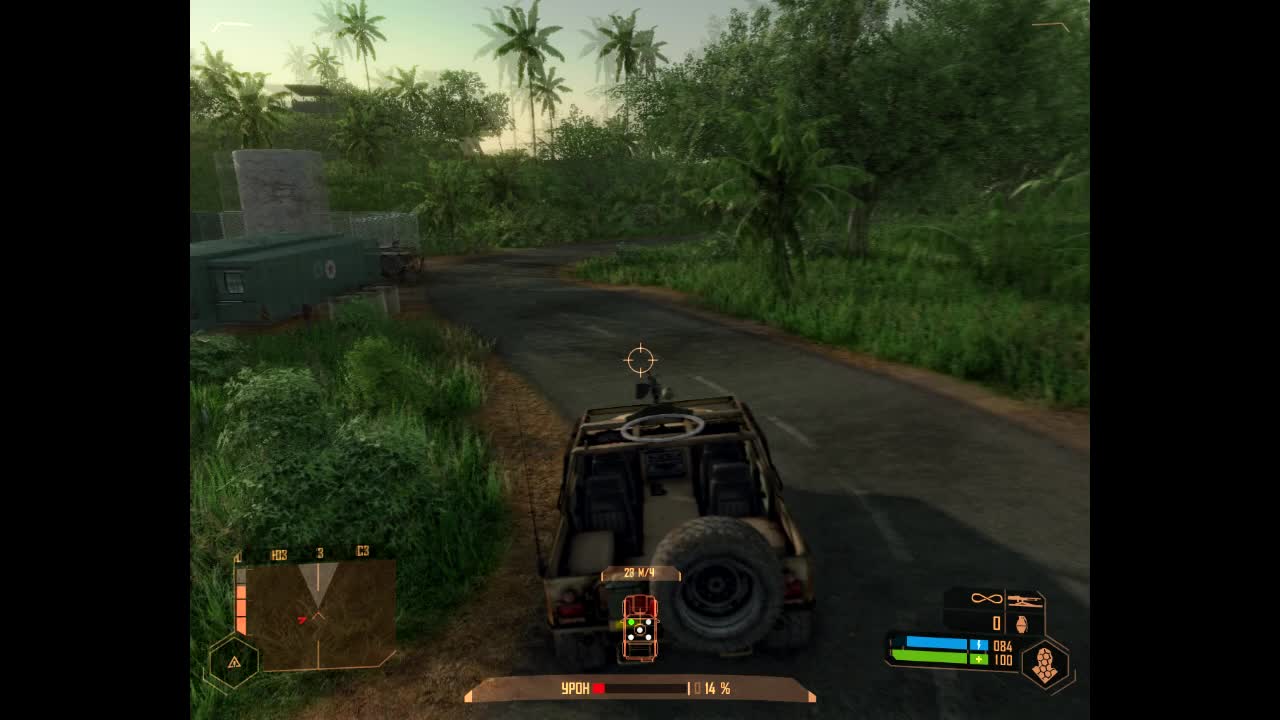Select the НЗ compass label on the minimap
Viewport: 1280px width, 720px height.
(x=280, y=552)
